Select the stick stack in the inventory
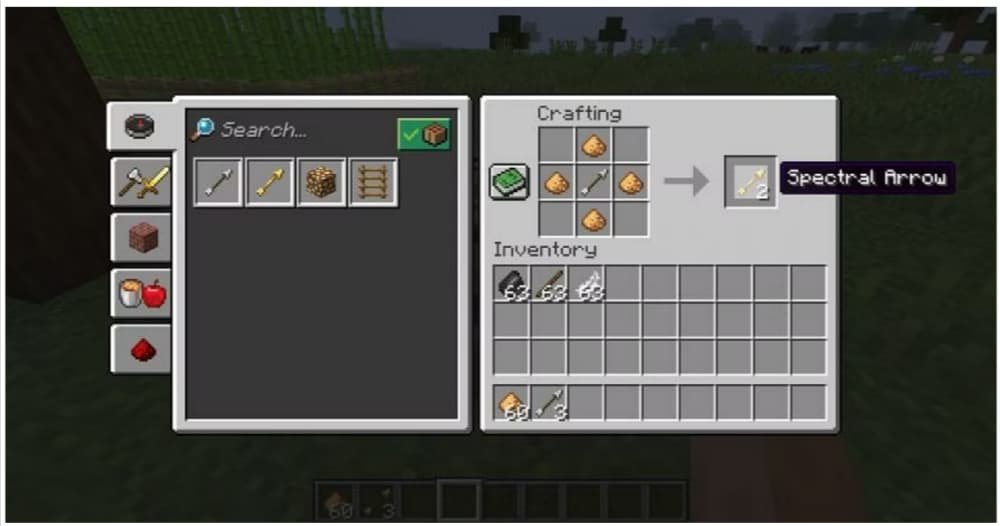This screenshot has width=1000, height=526. (x=549, y=284)
